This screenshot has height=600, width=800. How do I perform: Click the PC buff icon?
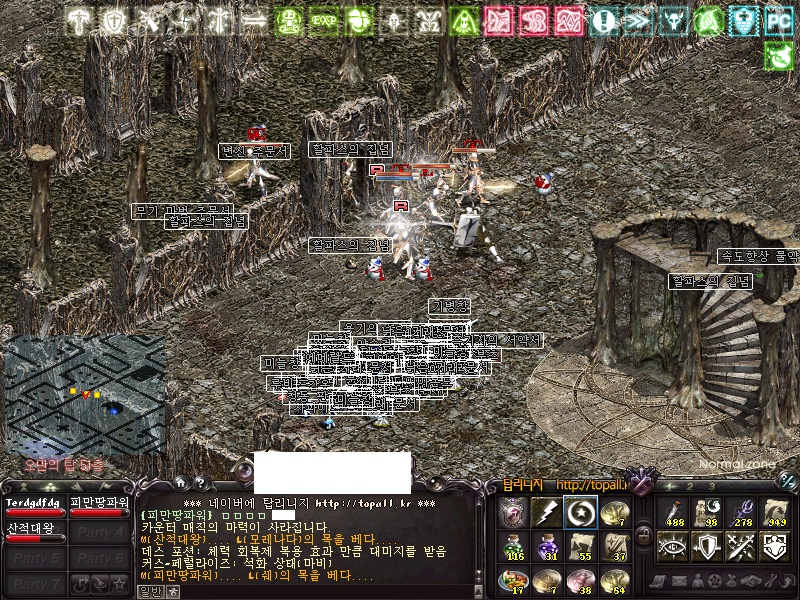coord(777,20)
